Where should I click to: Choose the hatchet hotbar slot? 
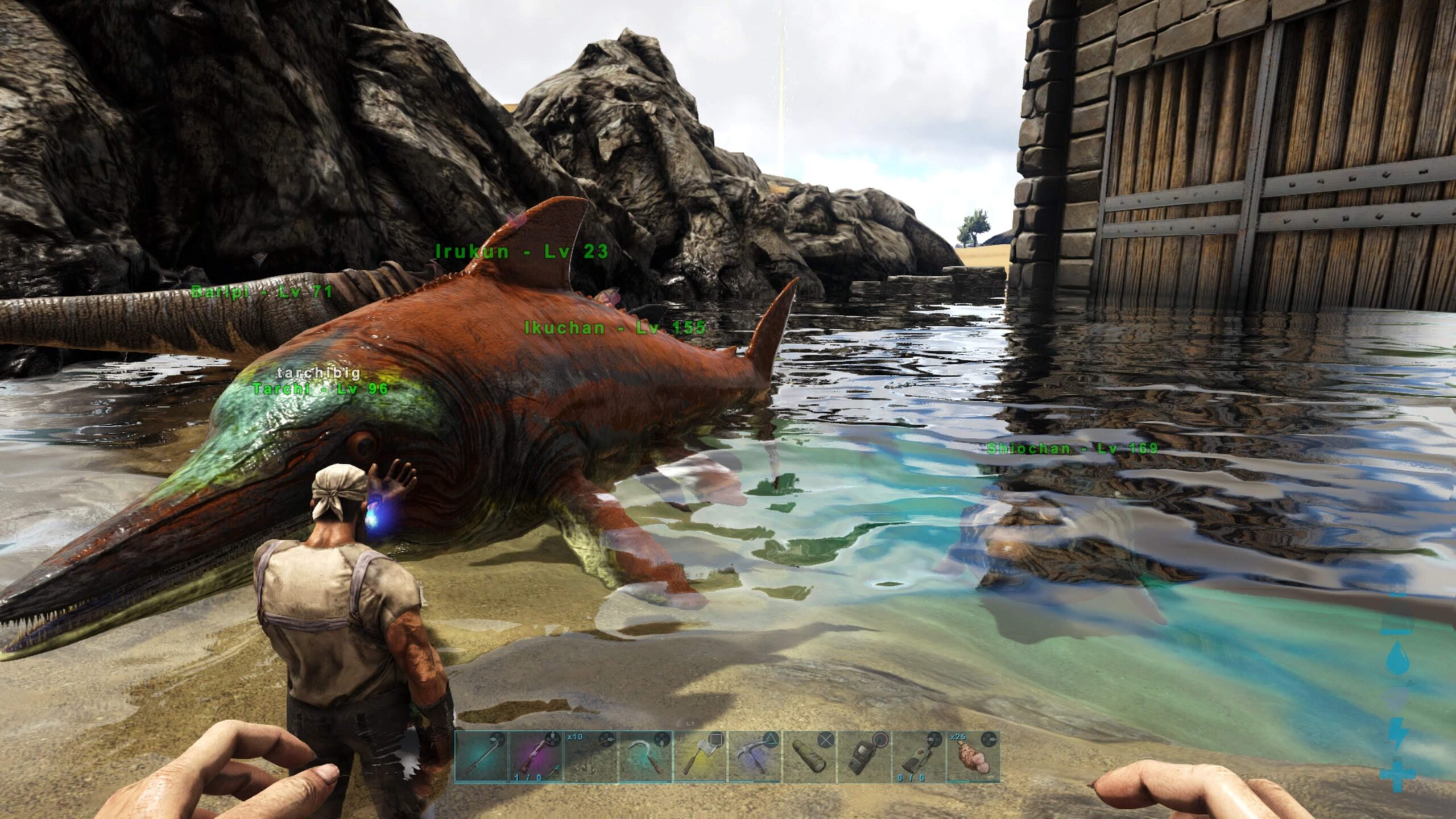pos(700,756)
